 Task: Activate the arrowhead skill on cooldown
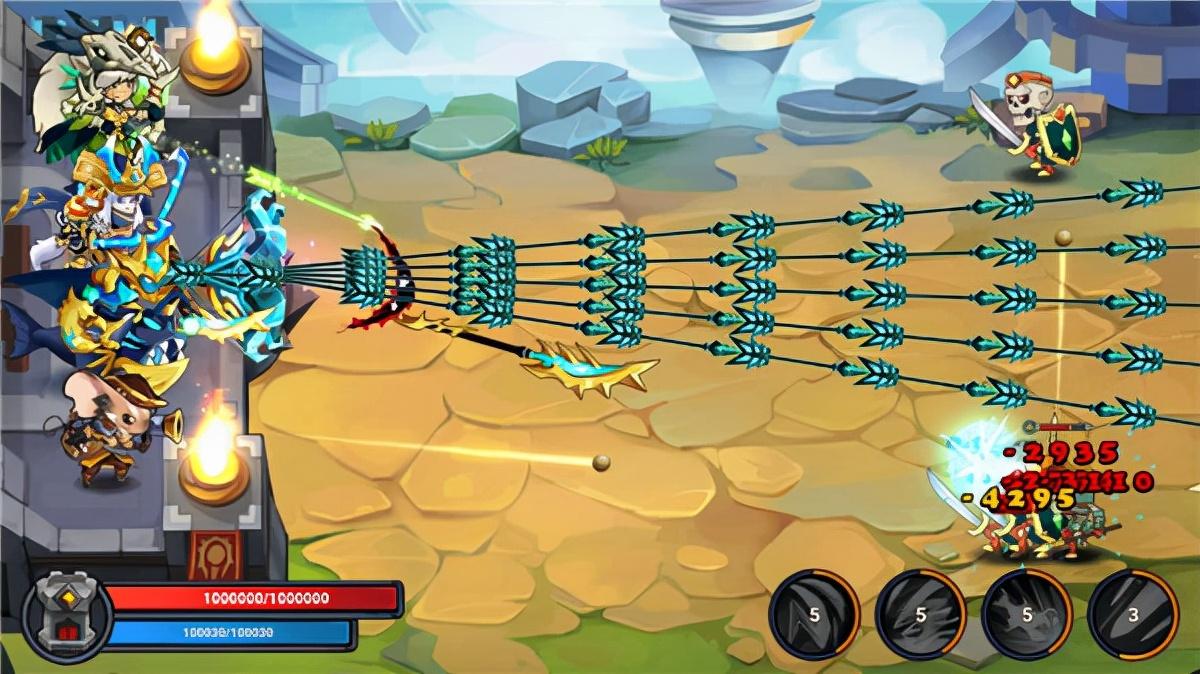click(x=814, y=613)
